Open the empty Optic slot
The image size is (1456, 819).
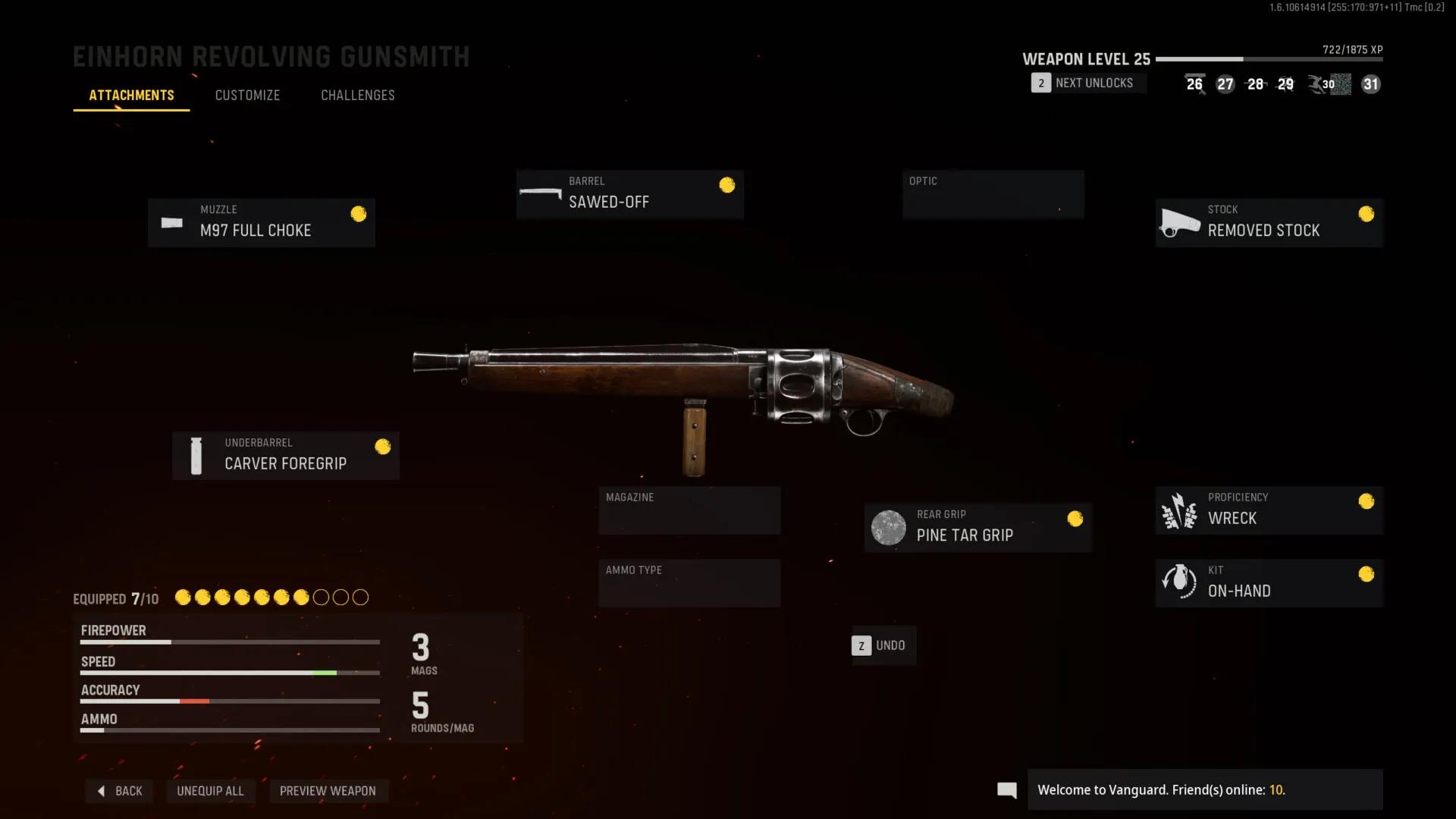(993, 194)
